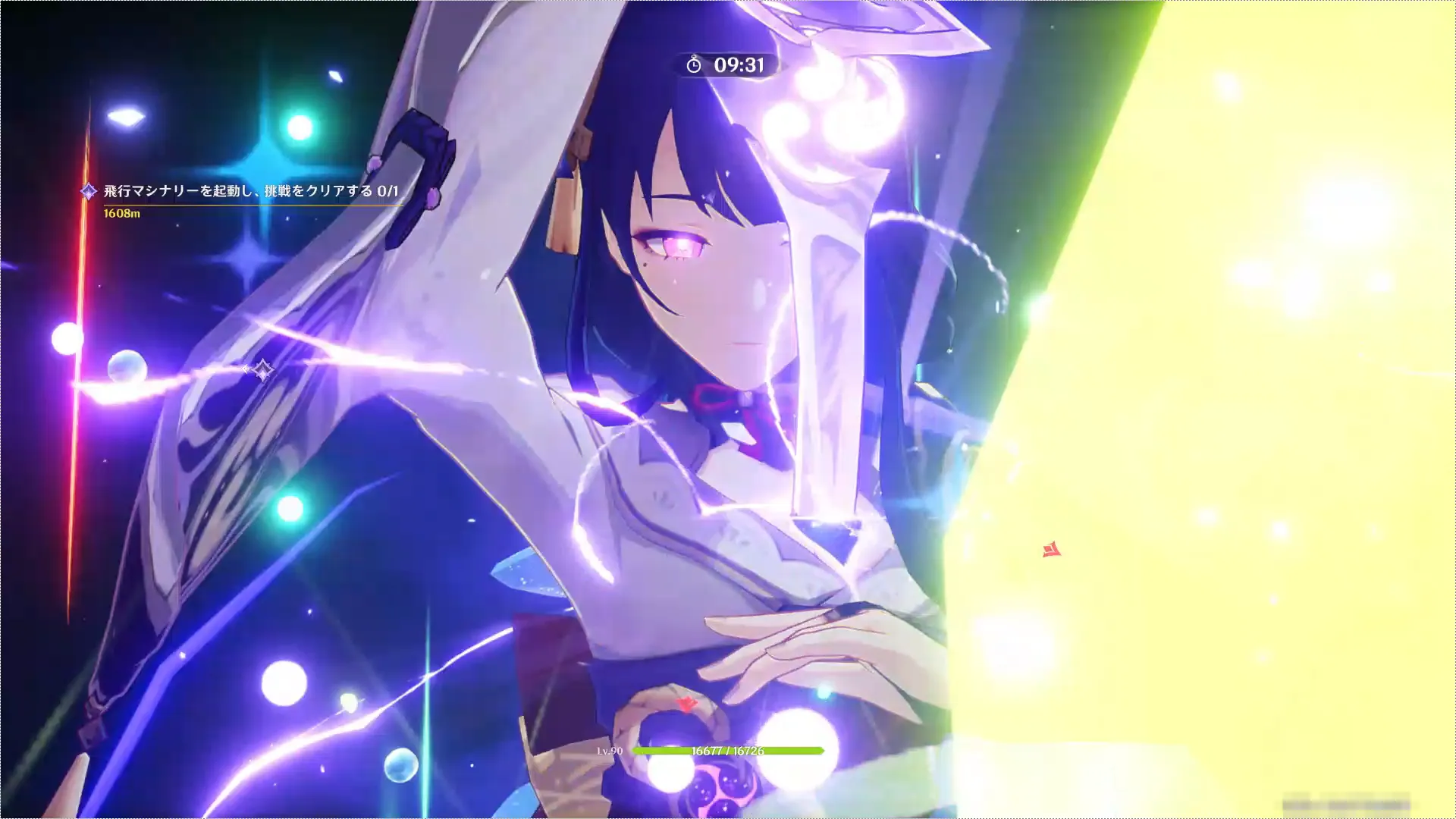Screen dimensions: 1456x819
Task: Select the flying machinery challenge objective tracker
Action: click(250, 192)
